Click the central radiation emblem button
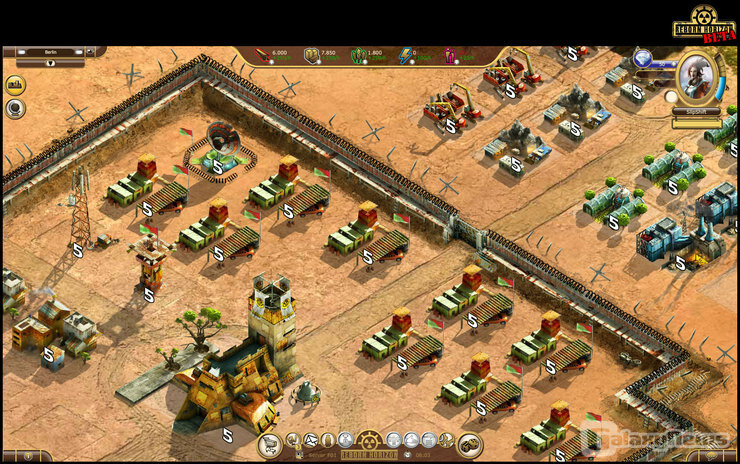 click(370, 440)
